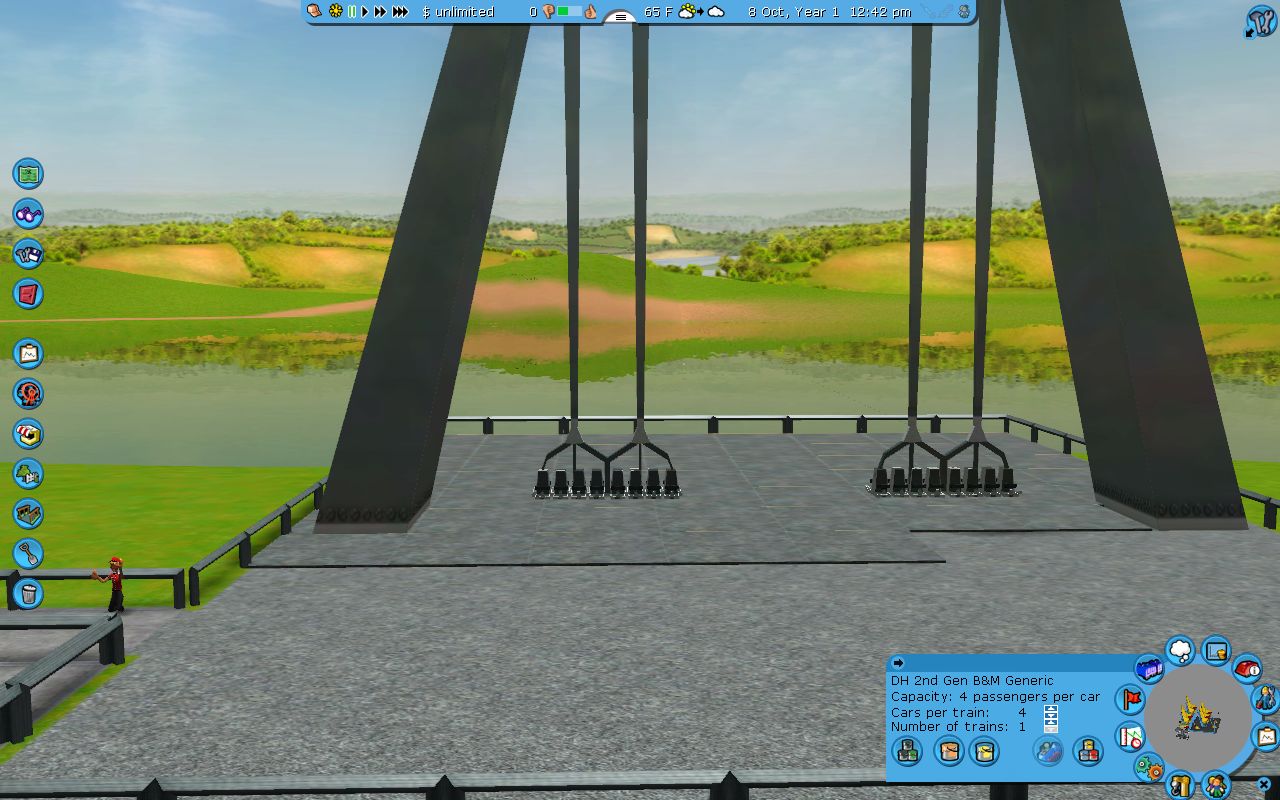Open the ride vehicles tab
The height and width of the screenshot is (800, 1280).
pos(1149,667)
